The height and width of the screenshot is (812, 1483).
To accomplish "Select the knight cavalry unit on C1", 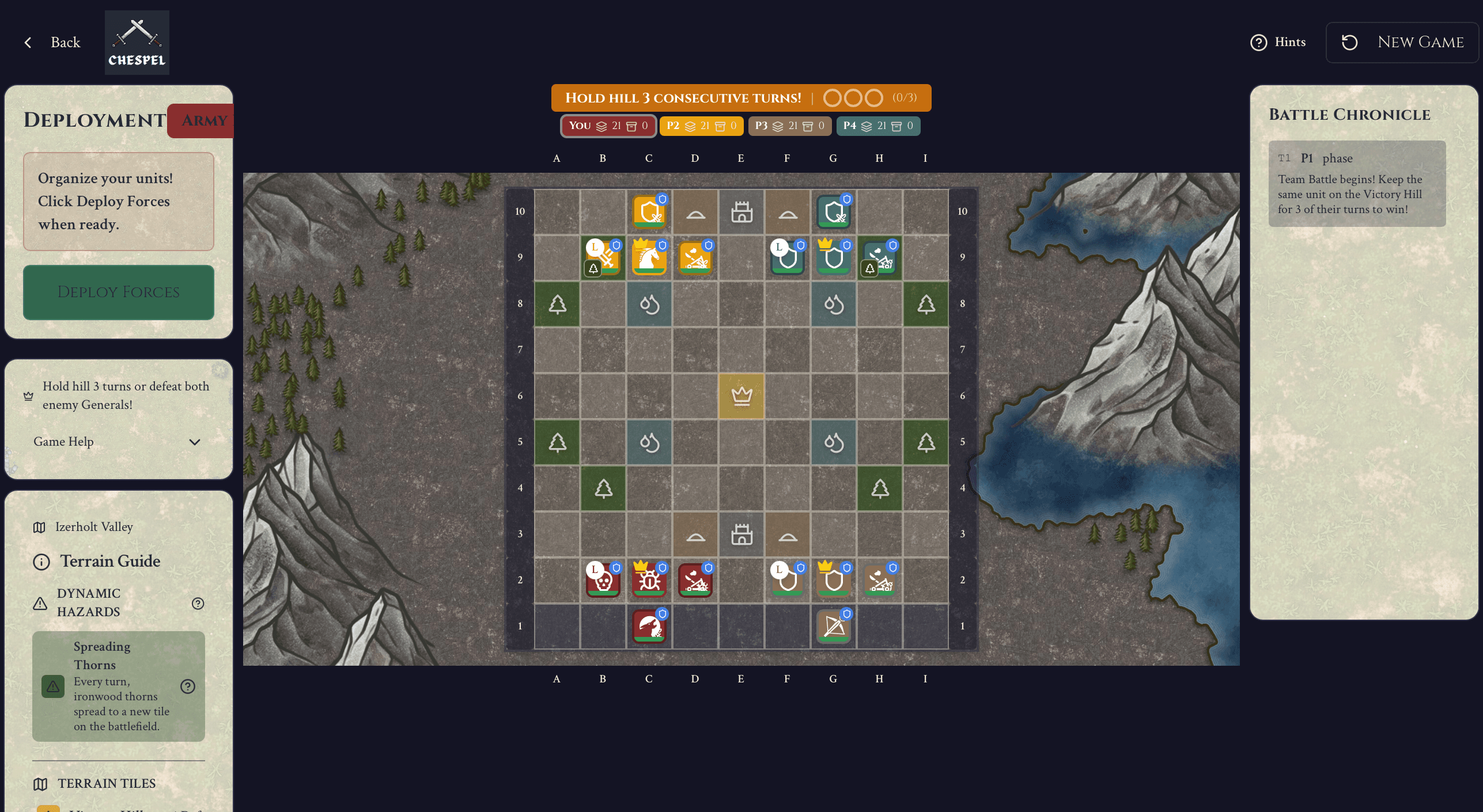I will coord(649,628).
